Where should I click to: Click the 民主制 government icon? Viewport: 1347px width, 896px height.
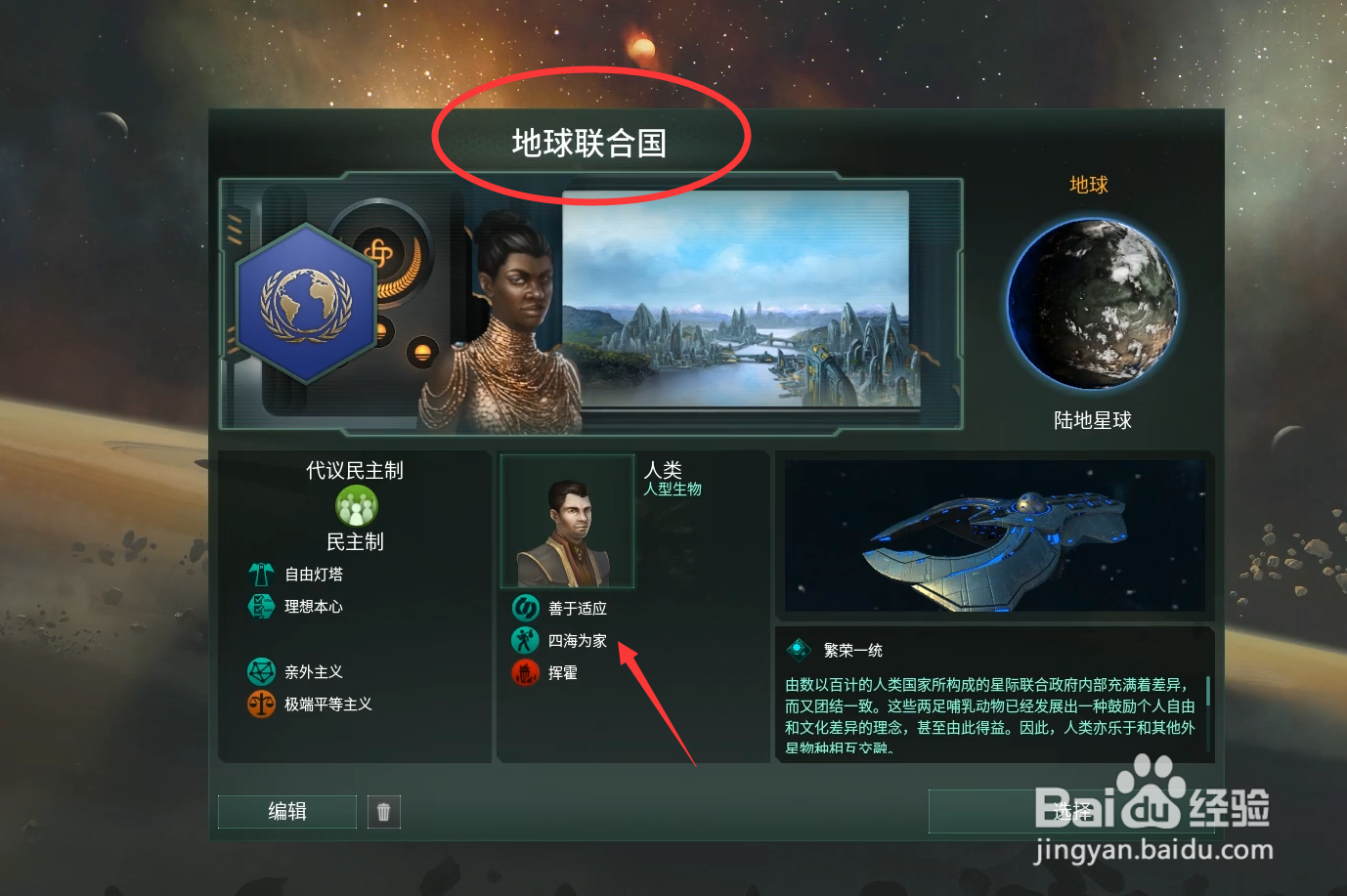[x=356, y=505]
